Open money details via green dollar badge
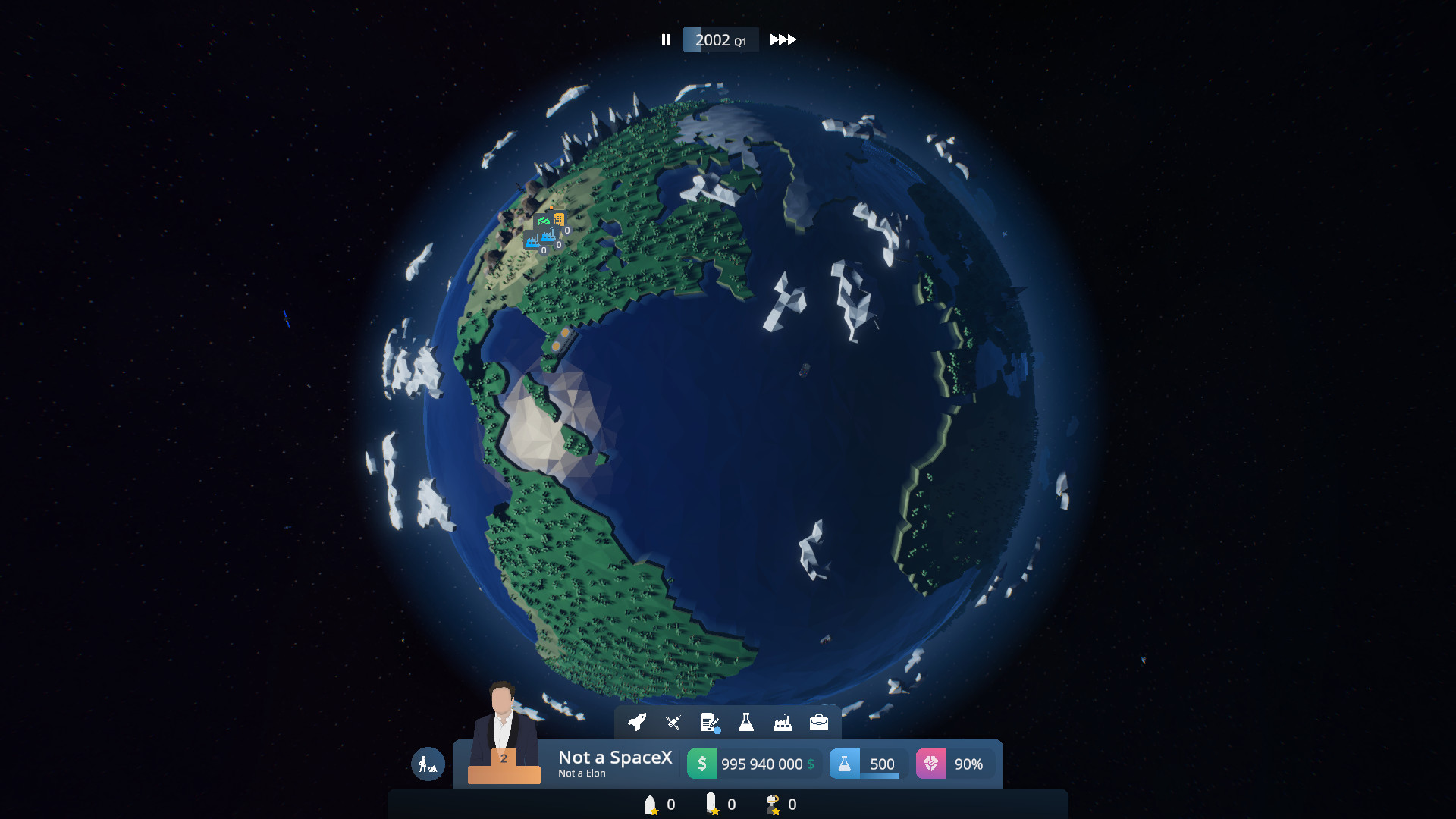 click(x=703, y=764)
